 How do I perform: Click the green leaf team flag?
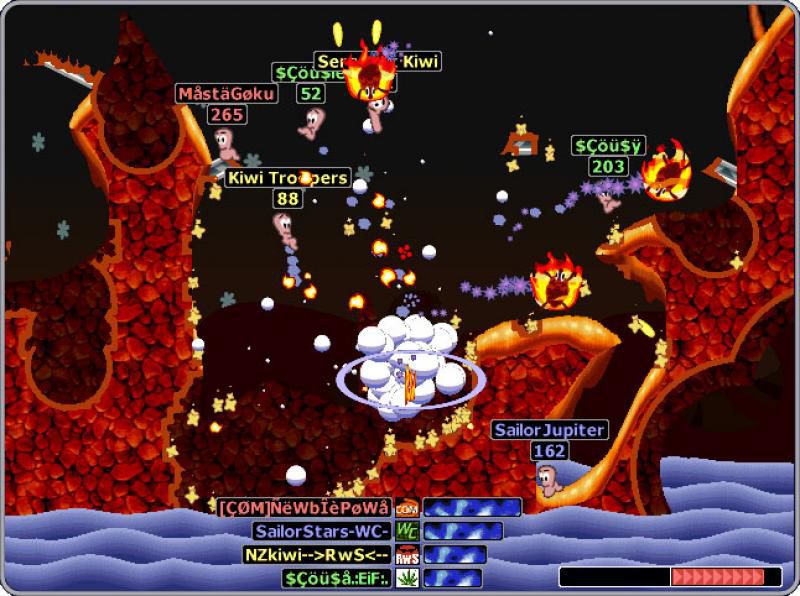[407, 577]
